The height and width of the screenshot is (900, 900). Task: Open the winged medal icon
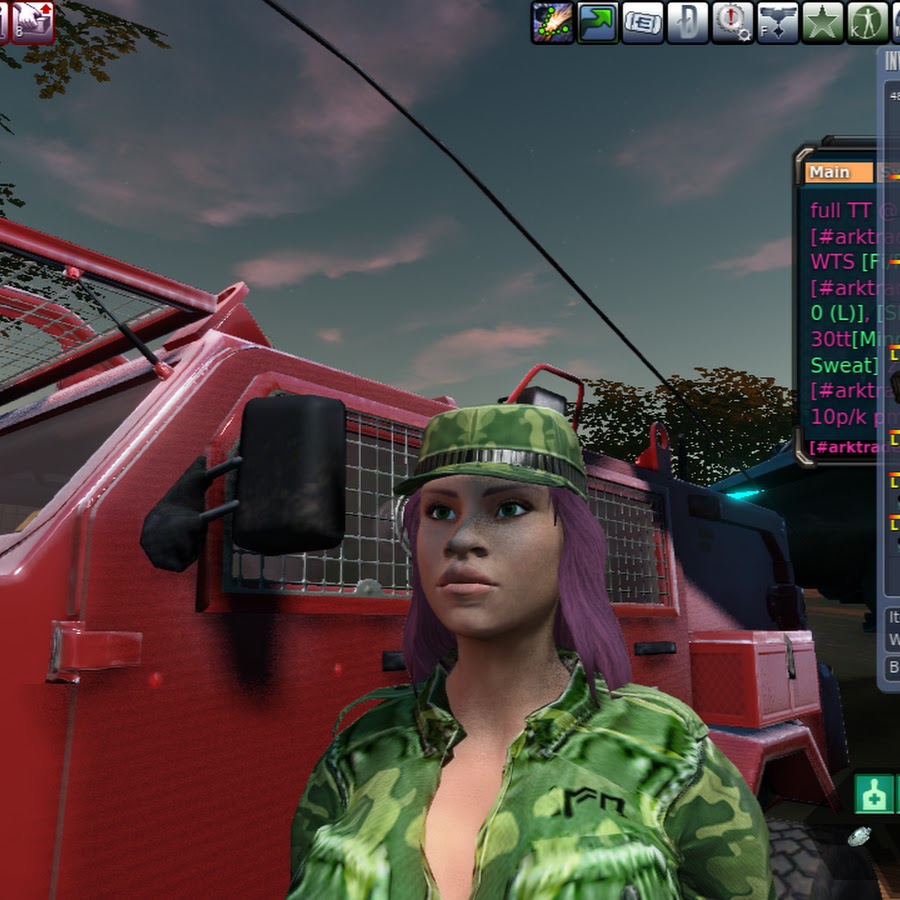tap(778, 22)
